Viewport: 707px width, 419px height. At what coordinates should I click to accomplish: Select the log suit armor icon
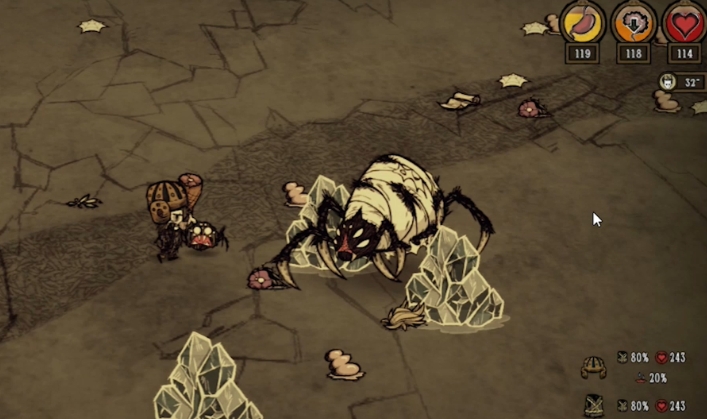(x=593, y=405)
